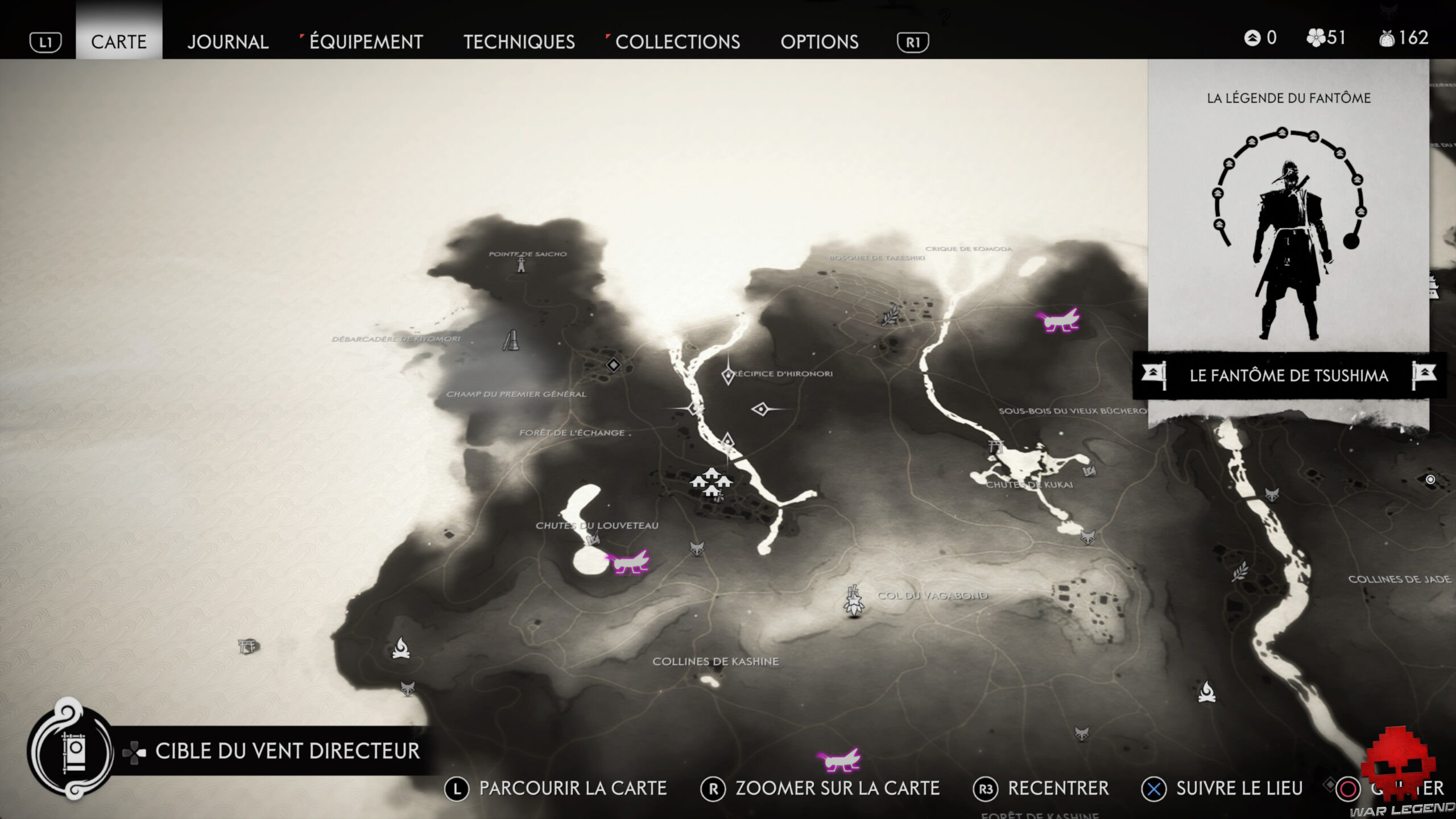The height and width of the screenshot is (819, 1456).
Task: Select the supplies bag icon in top right corner
Action: point(1389,38)
